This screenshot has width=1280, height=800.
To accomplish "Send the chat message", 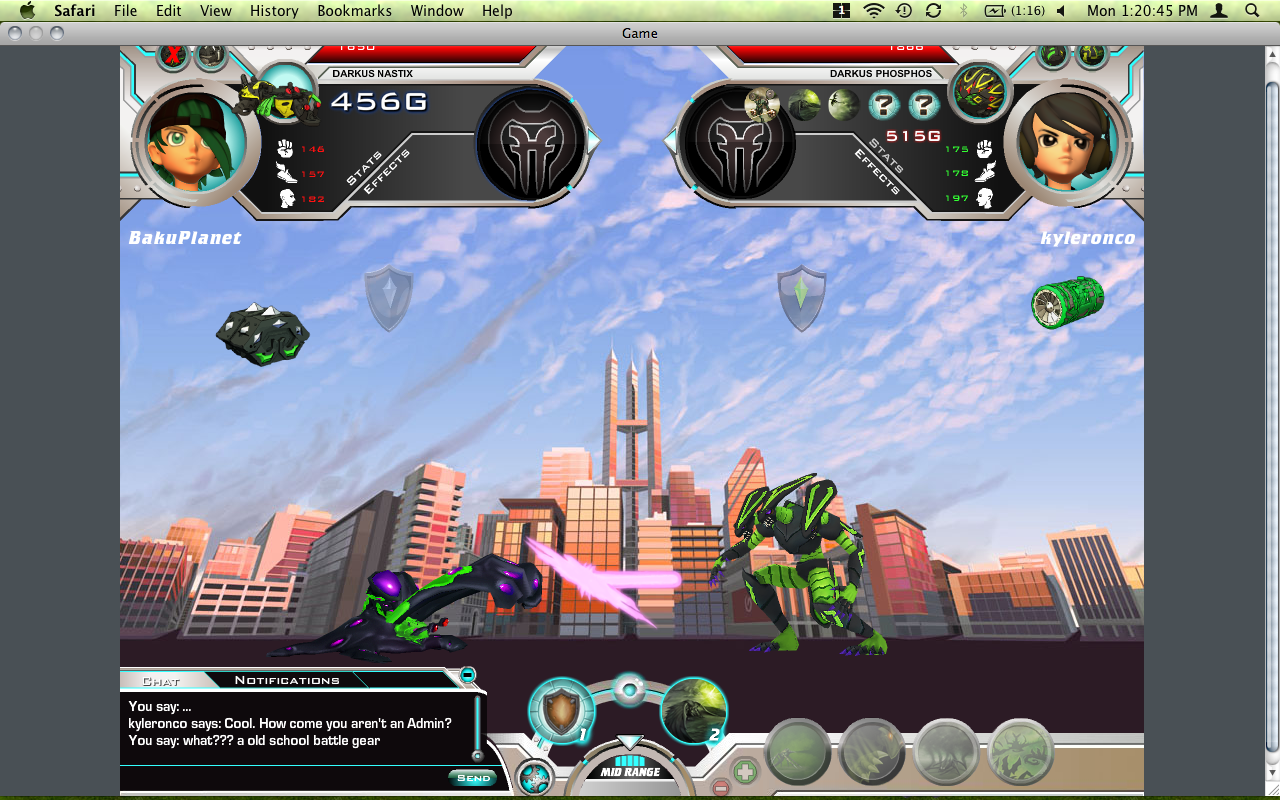I will point(473,777).
